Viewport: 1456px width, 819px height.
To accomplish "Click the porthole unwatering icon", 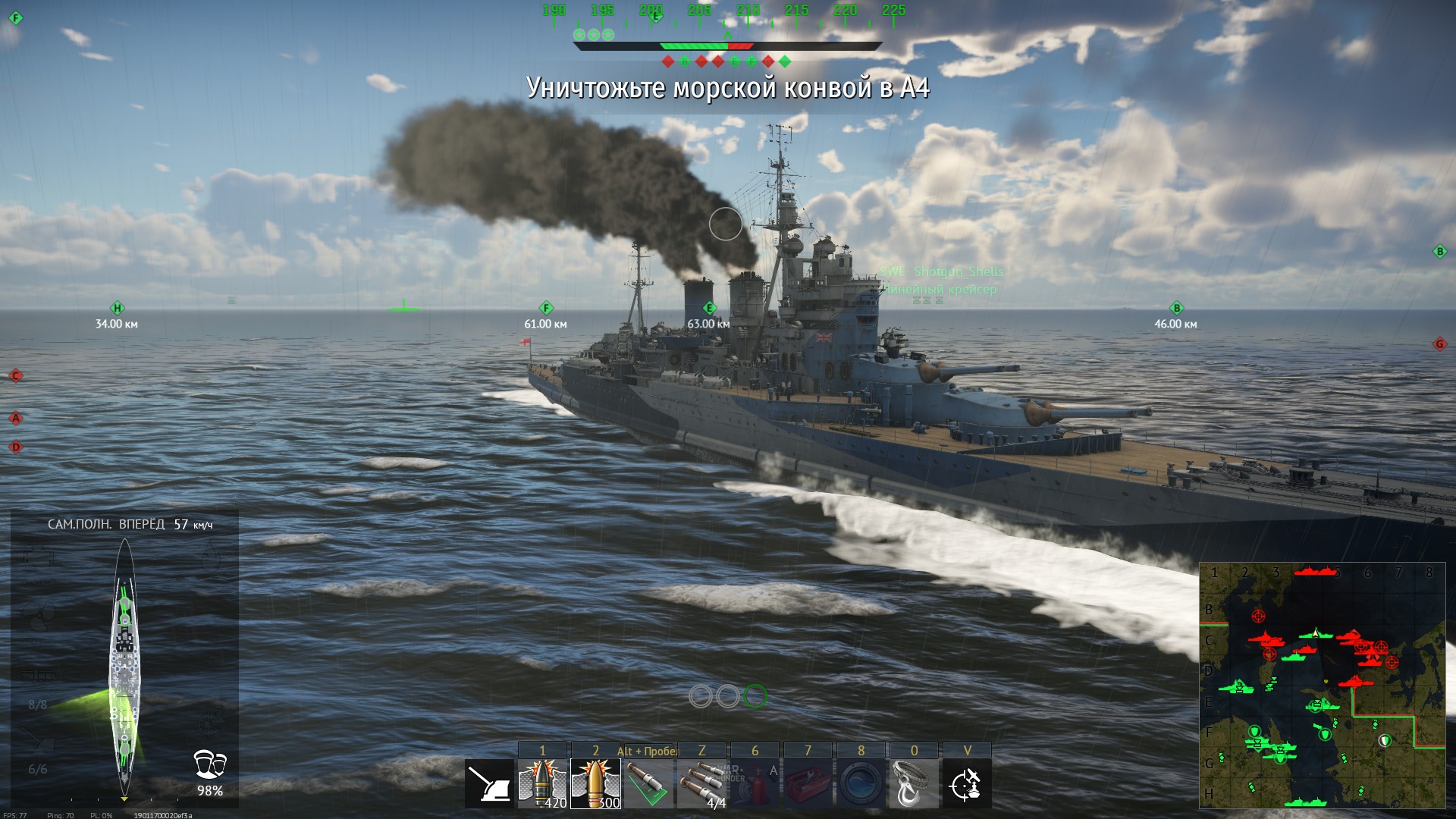I will pos(861,783).
